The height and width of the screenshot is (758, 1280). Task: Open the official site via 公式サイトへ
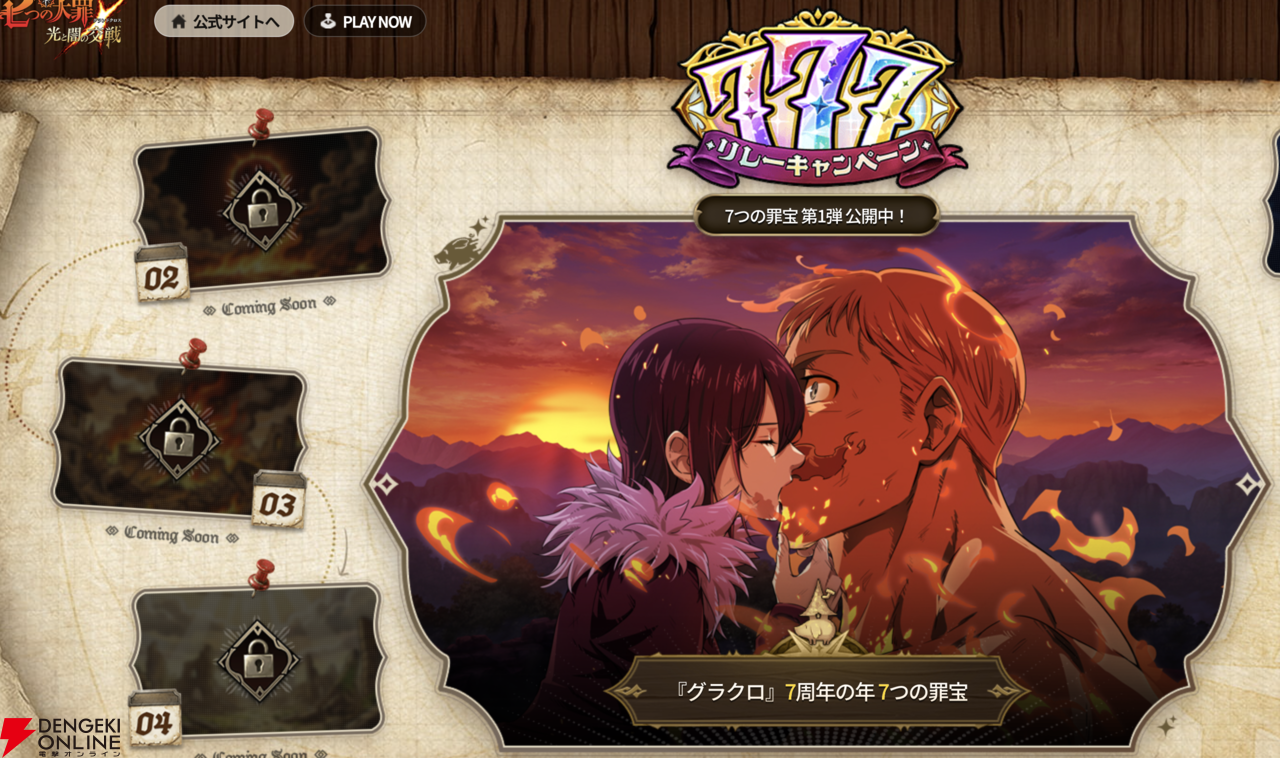click(223, 21)
